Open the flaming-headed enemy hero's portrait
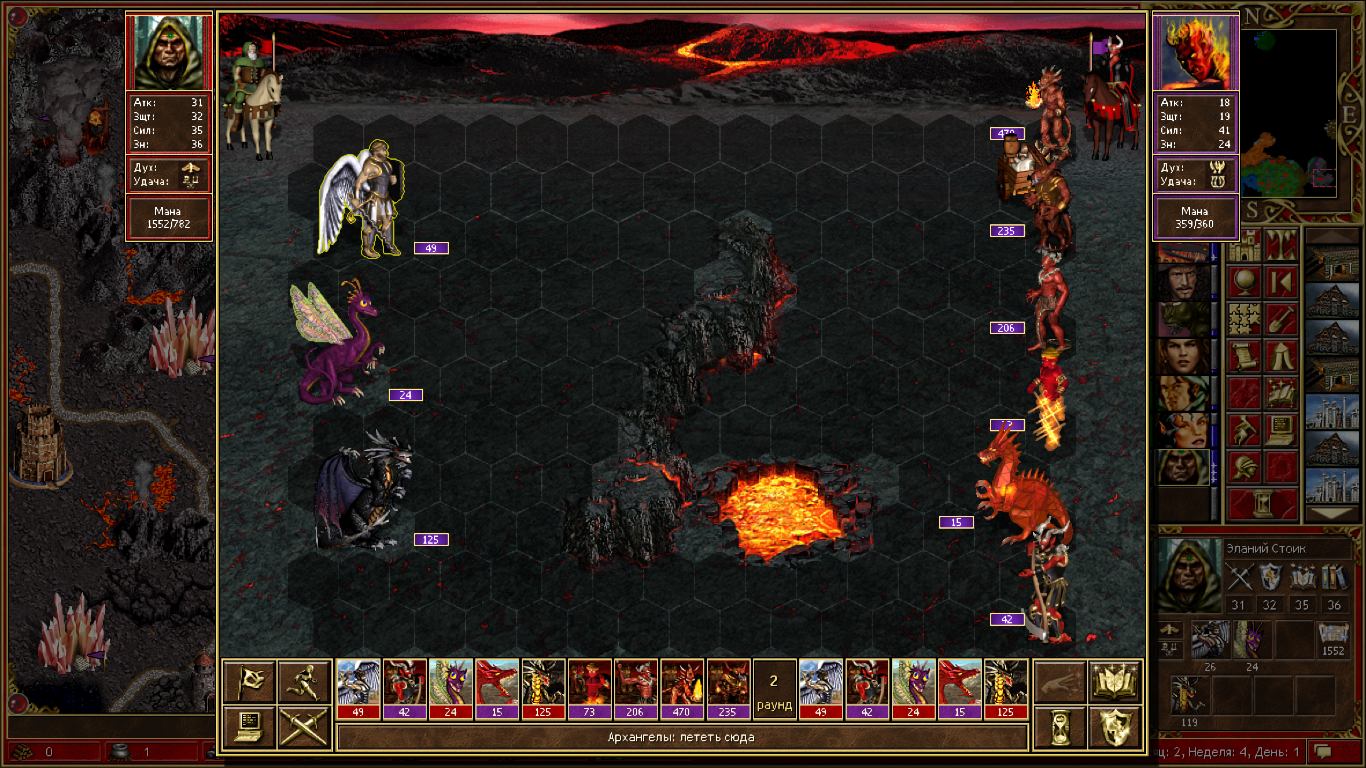Viewport: 1366px width, 768px height. coord(1196,52)
